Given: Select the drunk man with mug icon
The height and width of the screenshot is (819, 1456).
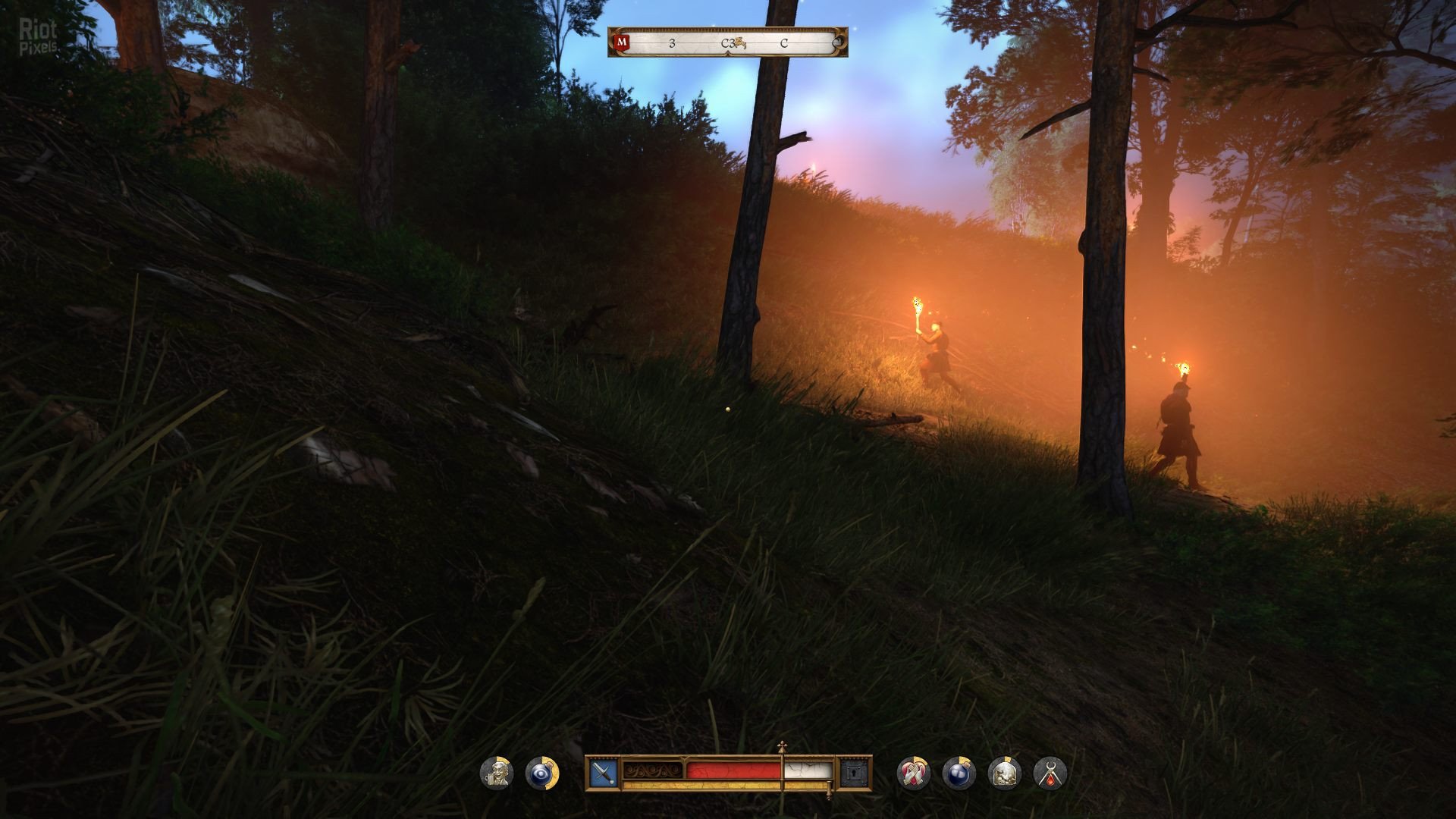Looking at the screenshot, I should (x=497, y=773).
